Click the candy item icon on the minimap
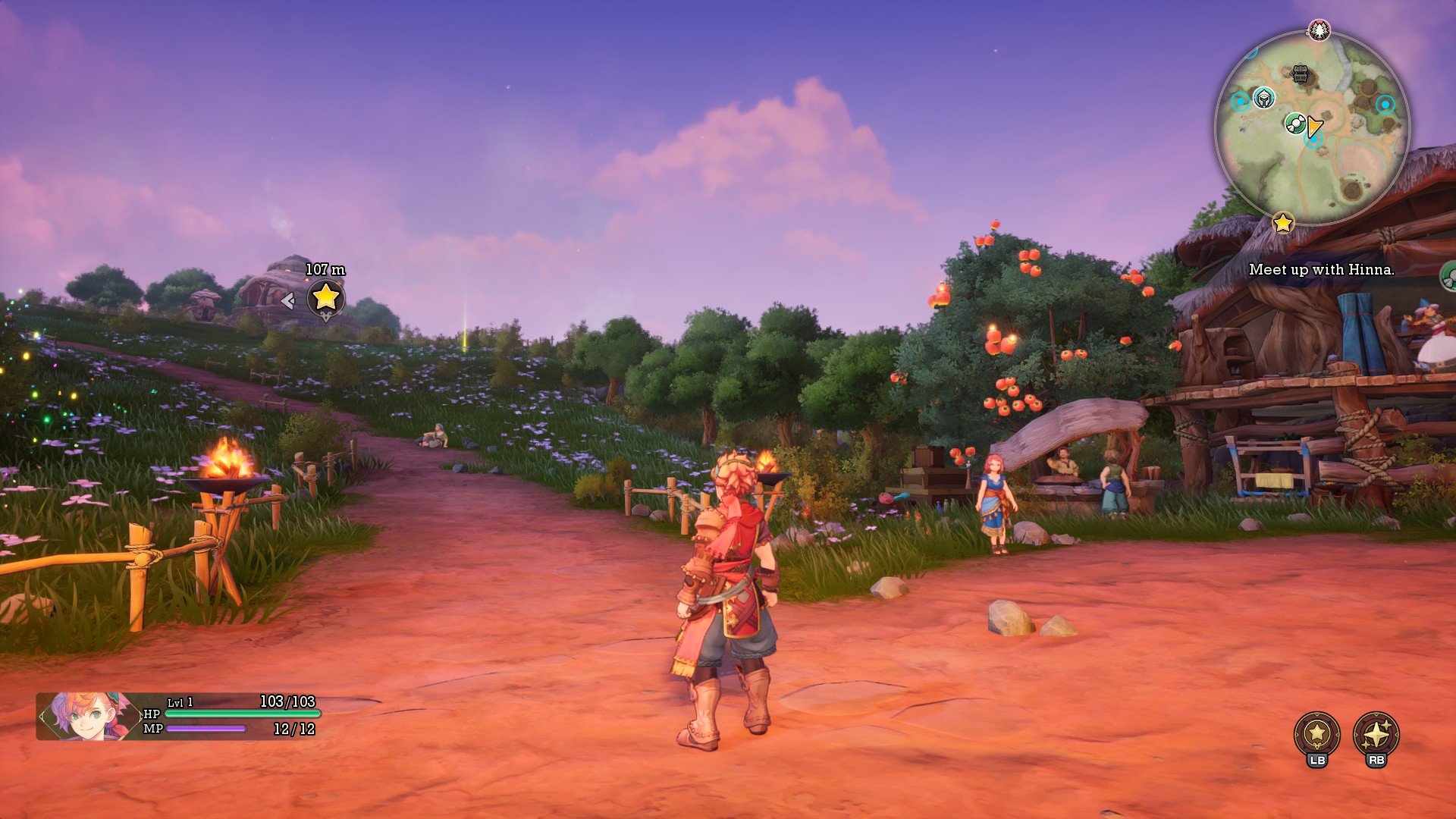1456x819 pixels. click(x=1295, y=123)
